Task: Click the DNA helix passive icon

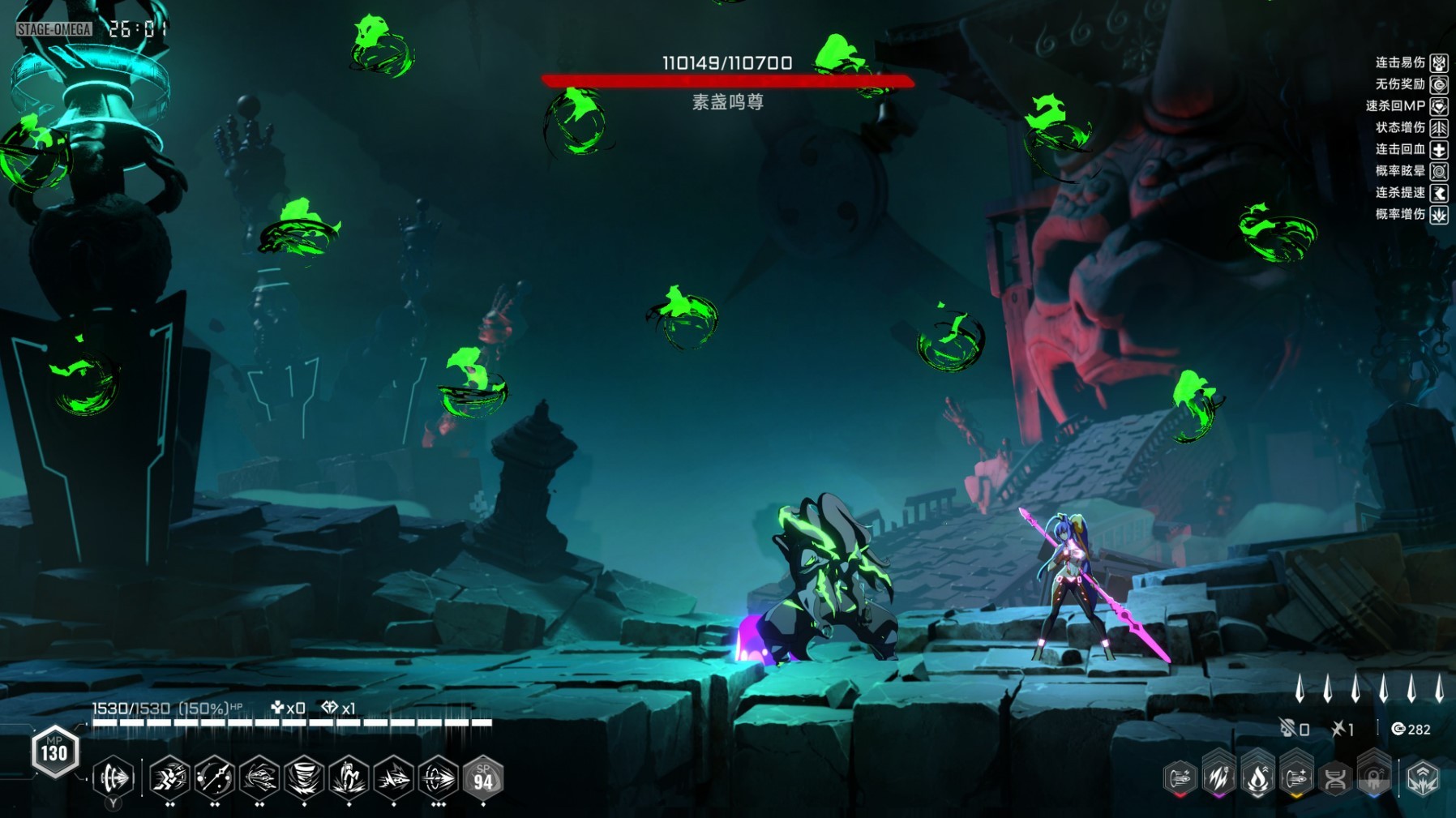Action: coord(1335,779)
